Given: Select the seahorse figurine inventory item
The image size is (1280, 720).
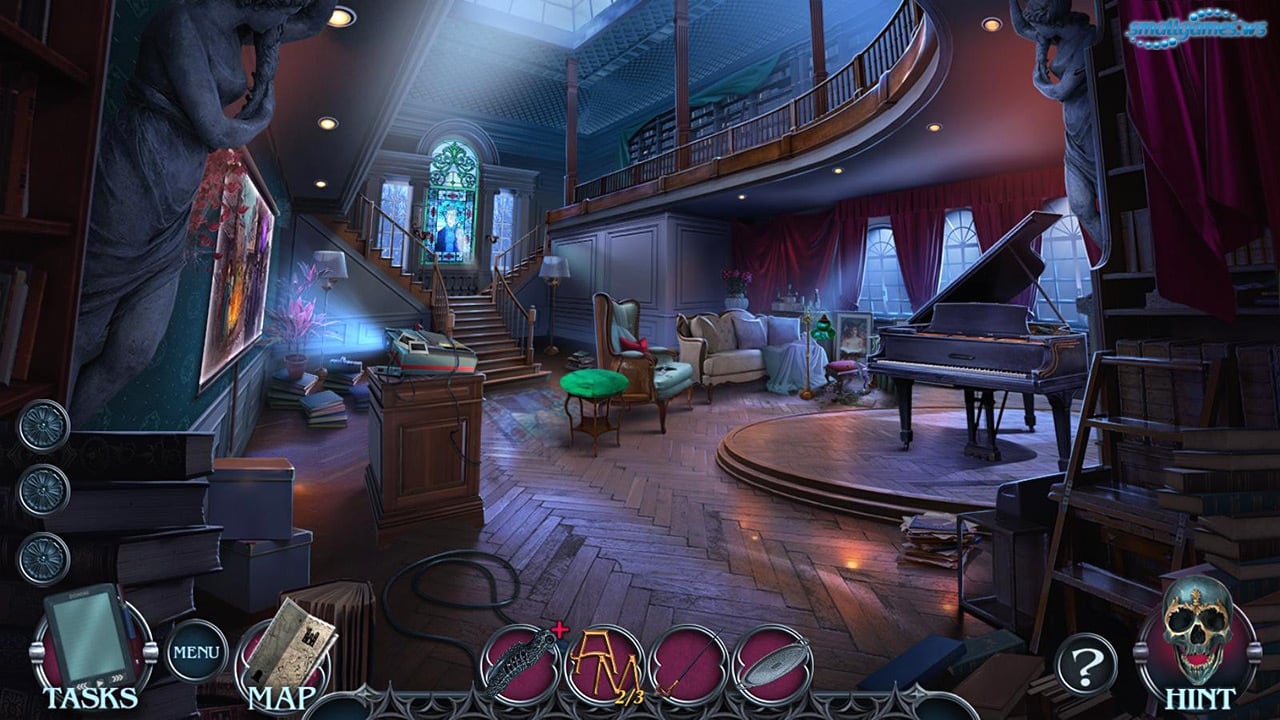Looking at the screenshot, I should (x=519, y=663).
